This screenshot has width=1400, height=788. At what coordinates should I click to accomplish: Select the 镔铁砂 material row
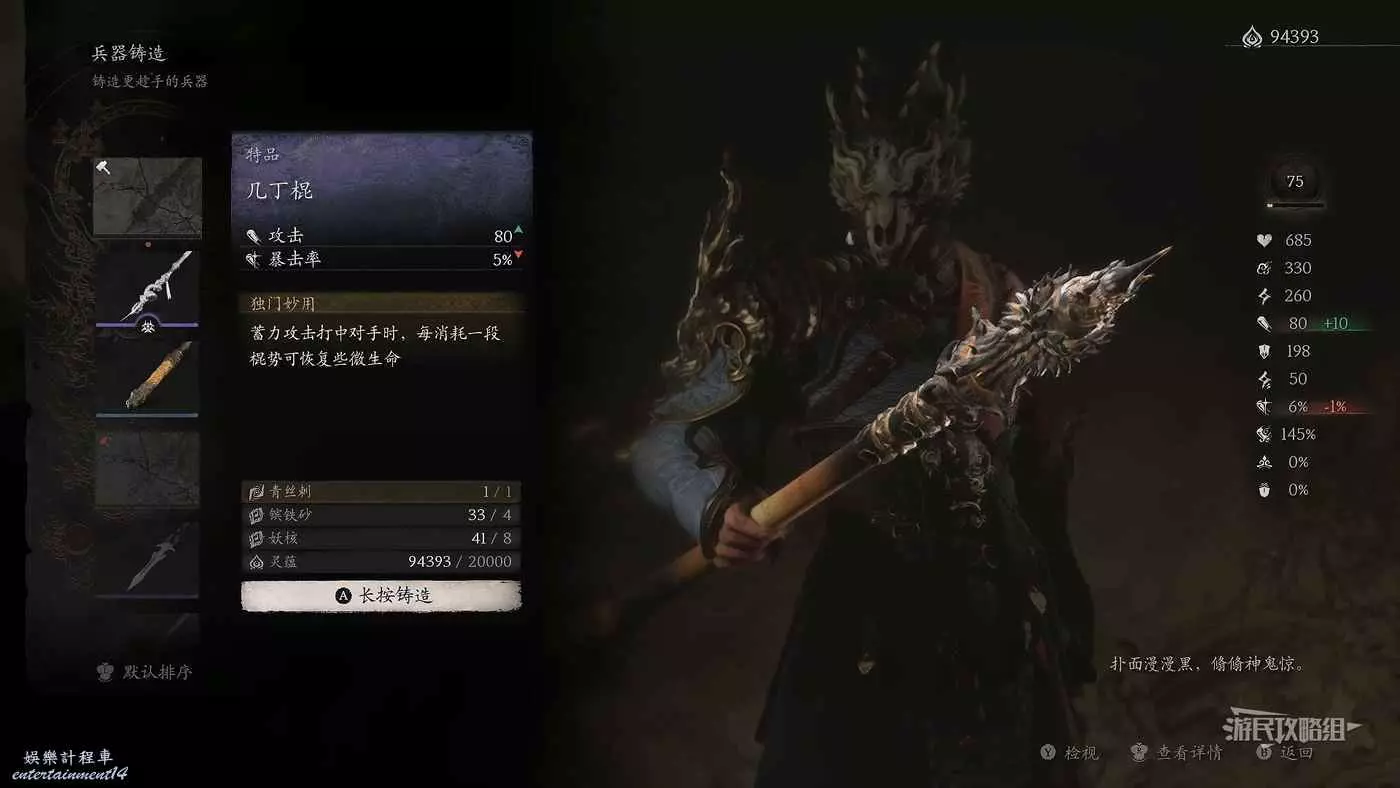(381, 515)
